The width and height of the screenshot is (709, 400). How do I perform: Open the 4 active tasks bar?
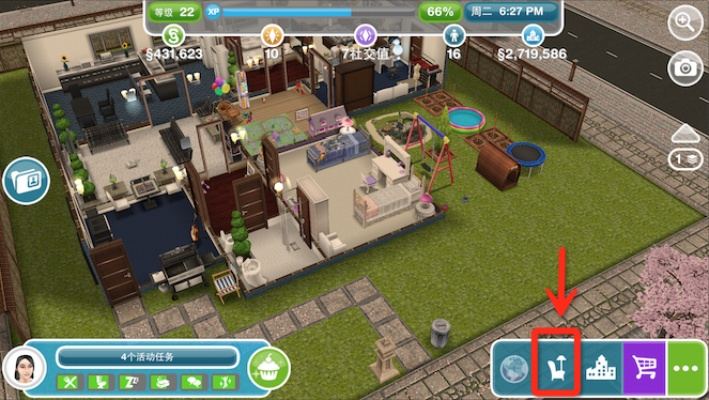point(148,357)
